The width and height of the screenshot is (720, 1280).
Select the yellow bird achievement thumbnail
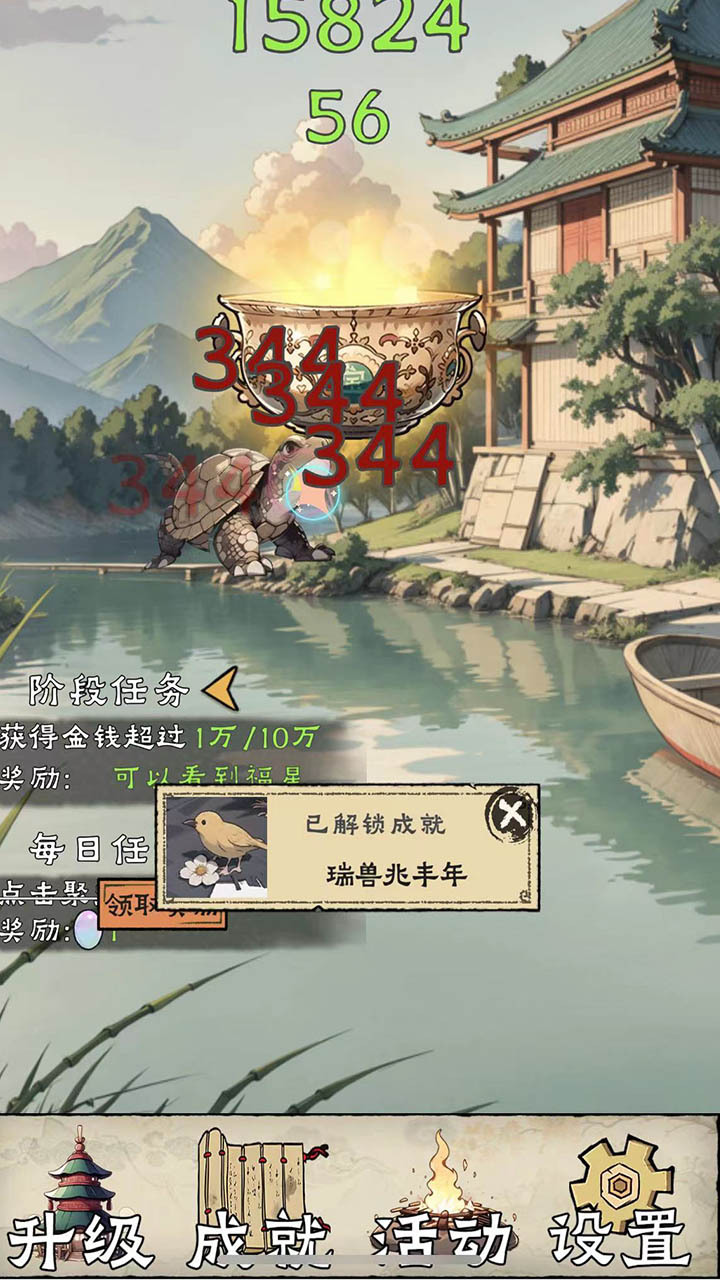point(217,847)
